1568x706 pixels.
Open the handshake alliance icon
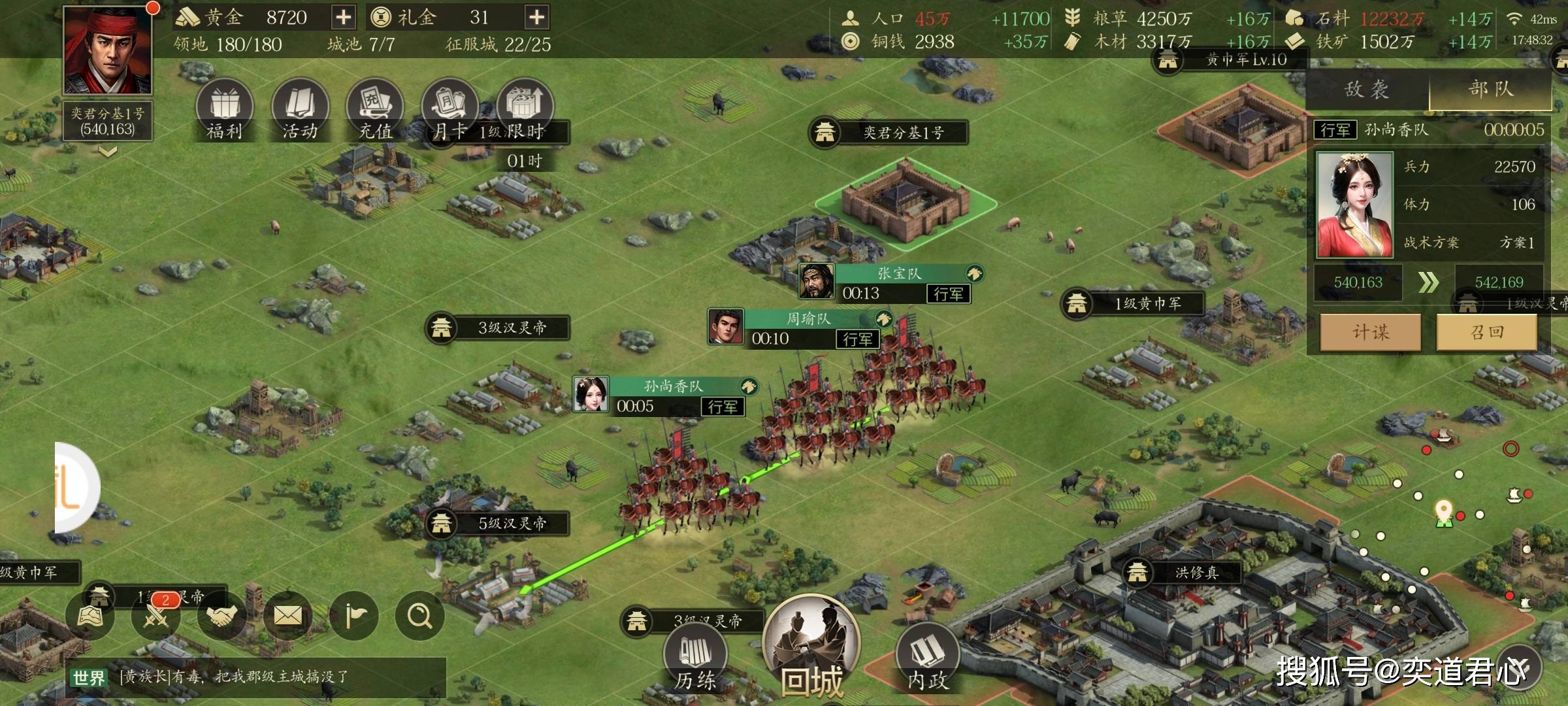click(221, 616)
